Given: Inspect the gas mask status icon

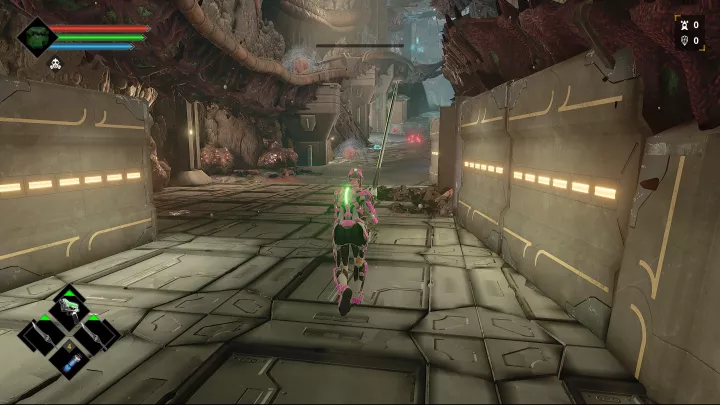Looking at the screenshot, I should (56, 66).
